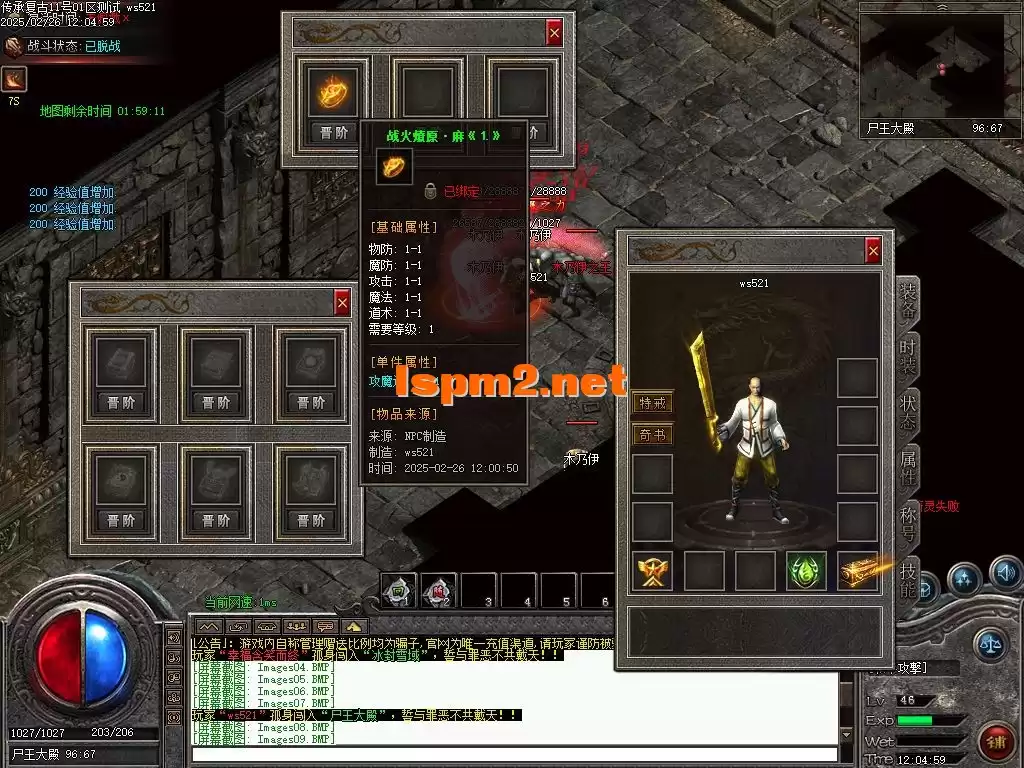
Task: Open the 属性 attributes tab
Action: point(907,468)
